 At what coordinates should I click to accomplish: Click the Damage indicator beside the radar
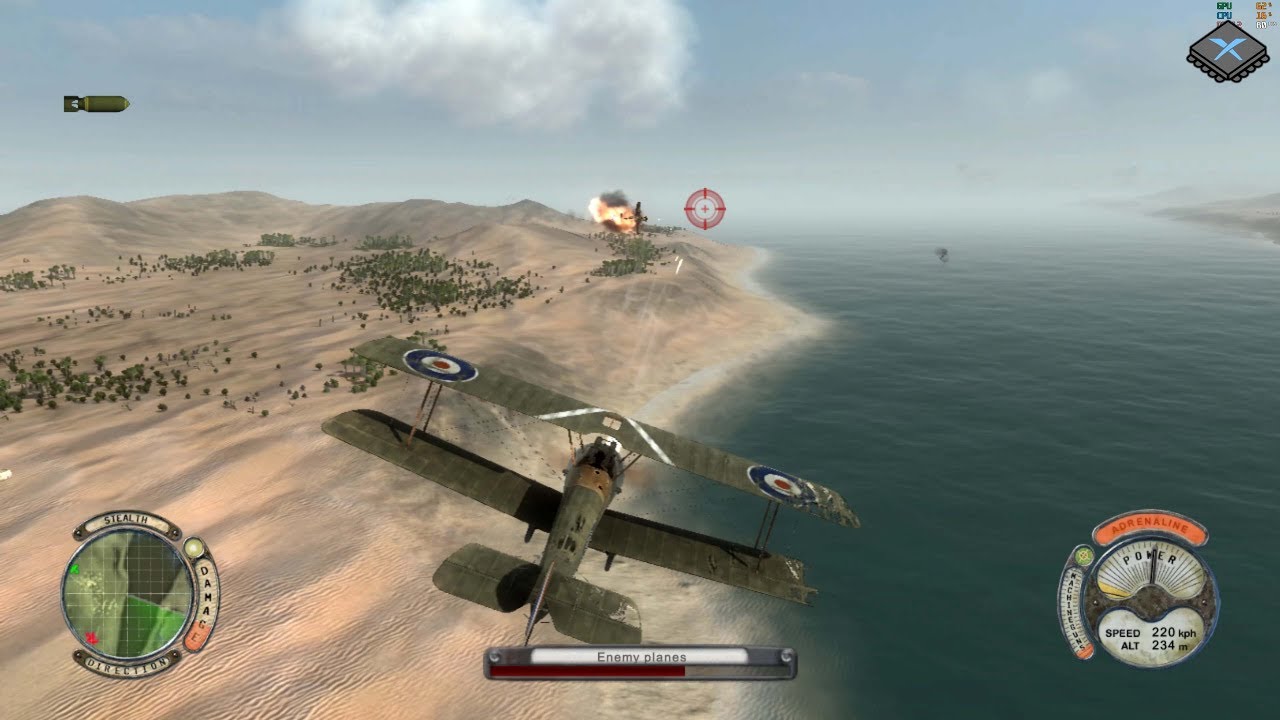point(204,598)
